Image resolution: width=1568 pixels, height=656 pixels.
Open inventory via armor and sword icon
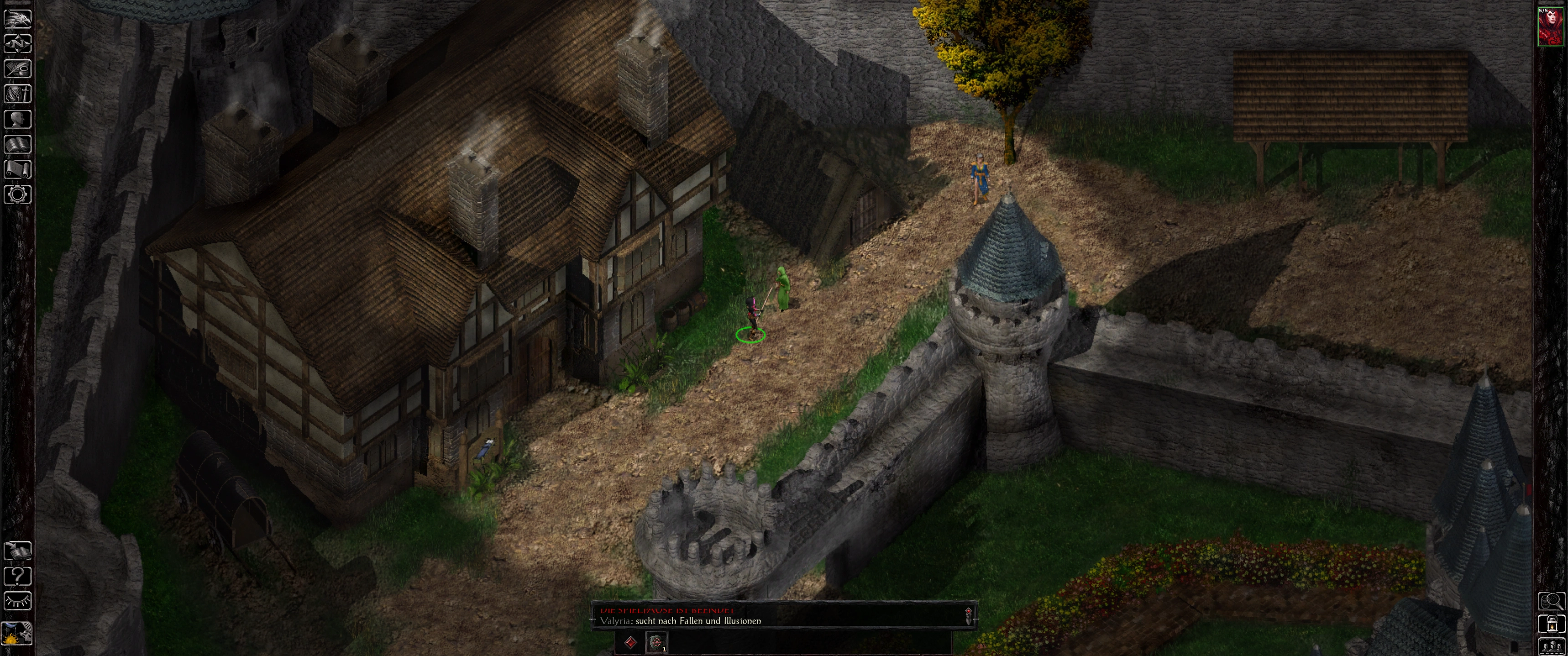18,94
